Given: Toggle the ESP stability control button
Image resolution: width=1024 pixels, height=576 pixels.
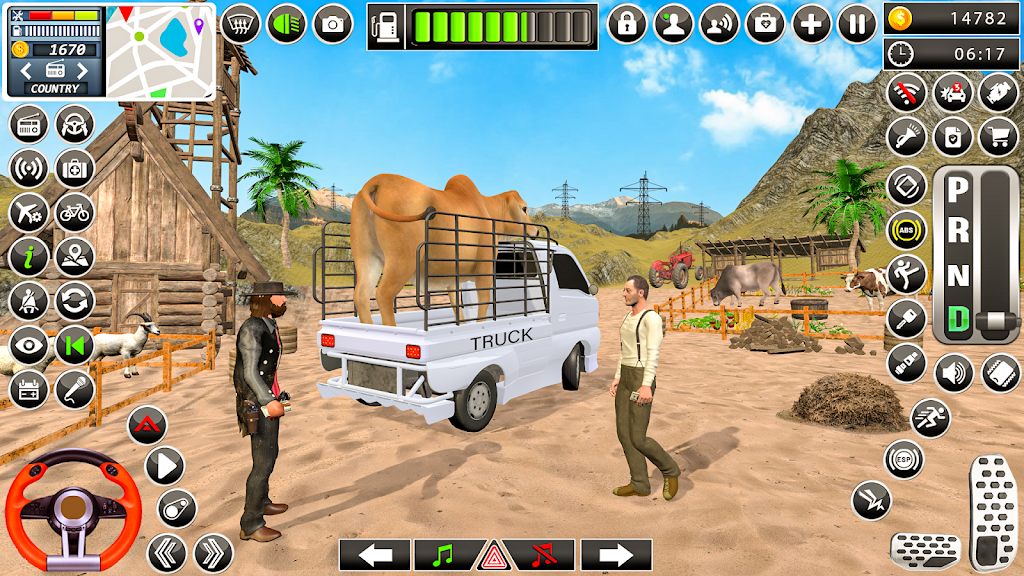Looking at the screenshot, I should (904, 459).
